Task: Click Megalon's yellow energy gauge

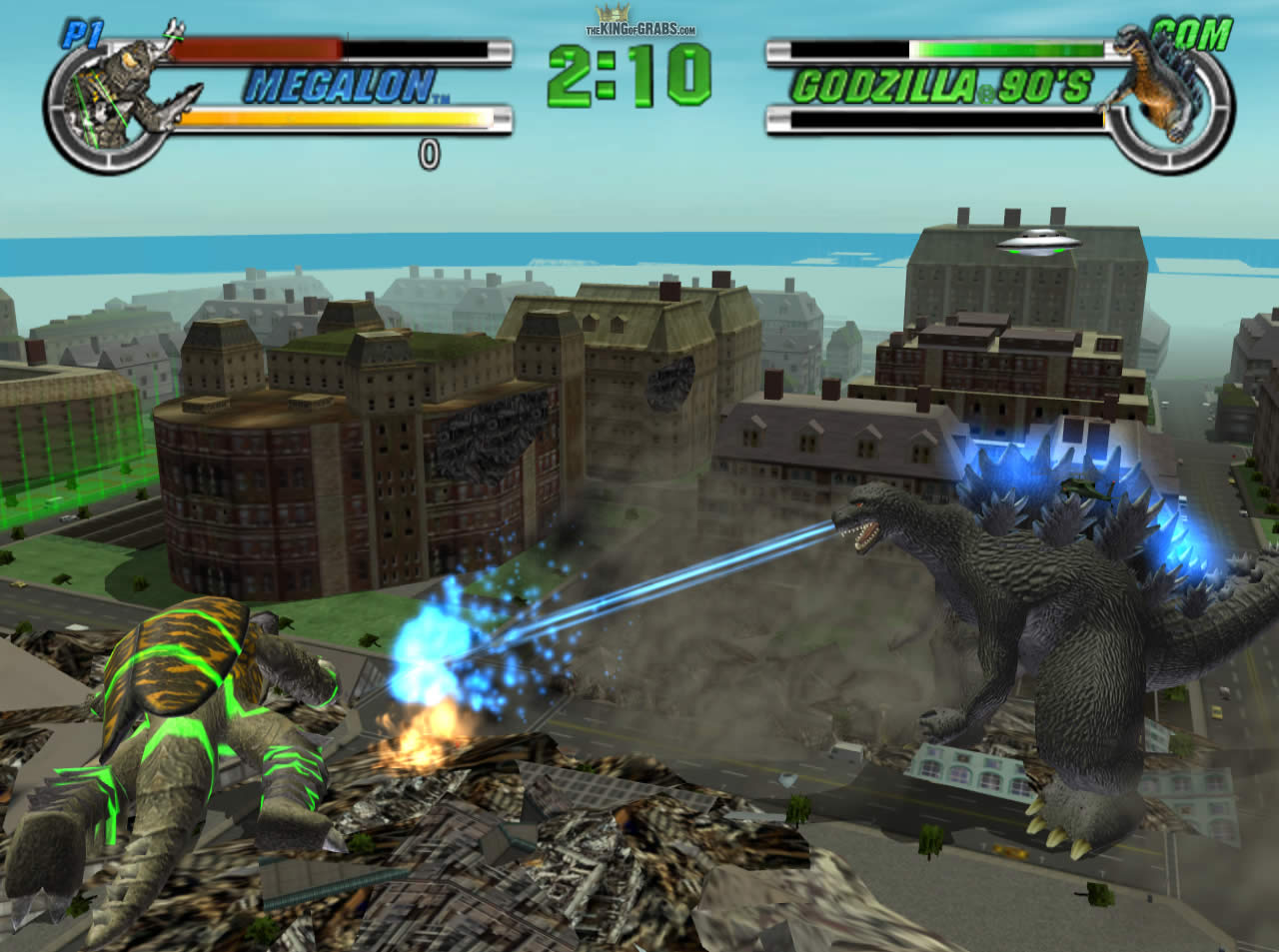Action: pos(330,116)
